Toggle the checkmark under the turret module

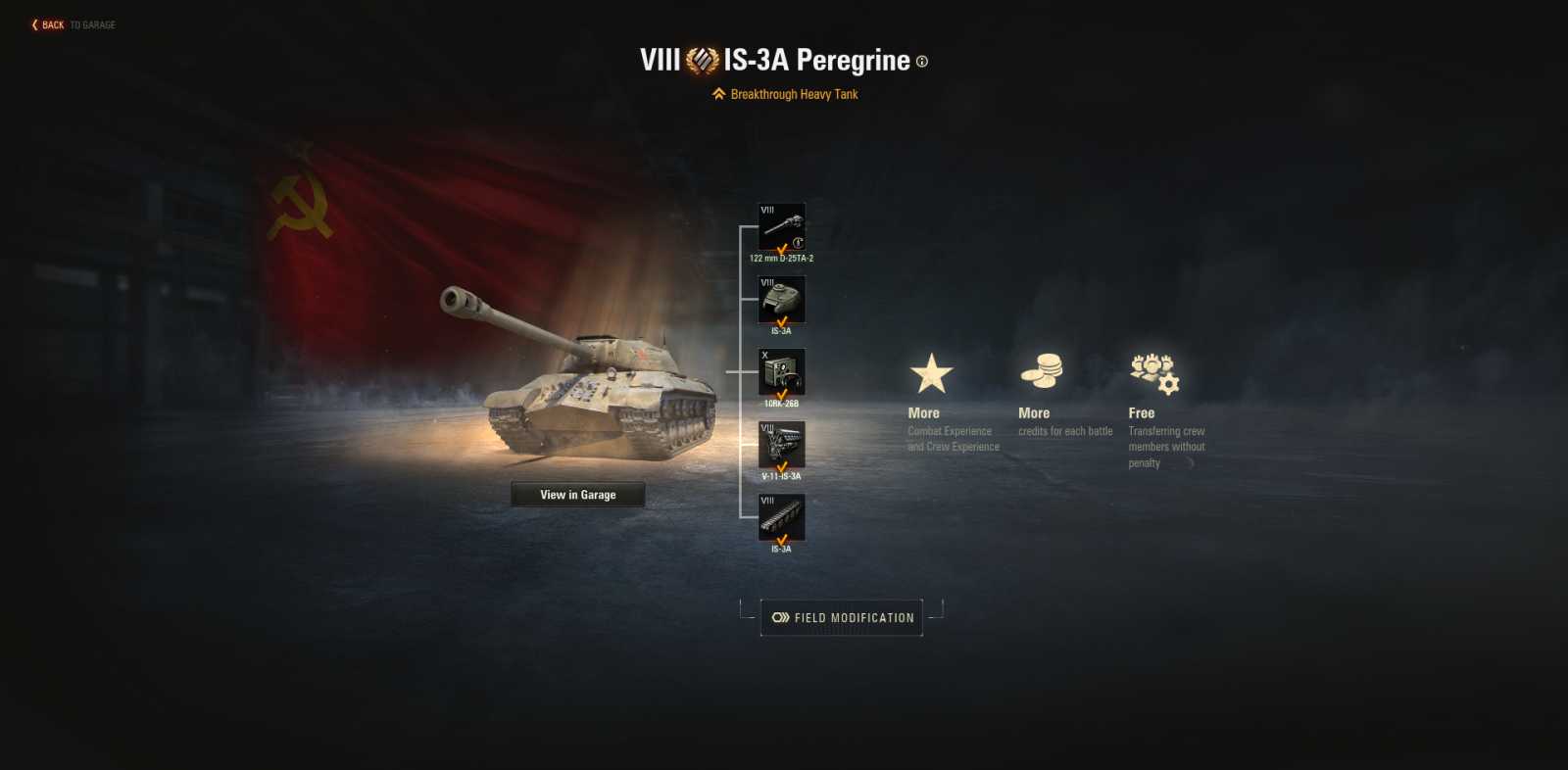pyautogui.click(x=782, y=319)
